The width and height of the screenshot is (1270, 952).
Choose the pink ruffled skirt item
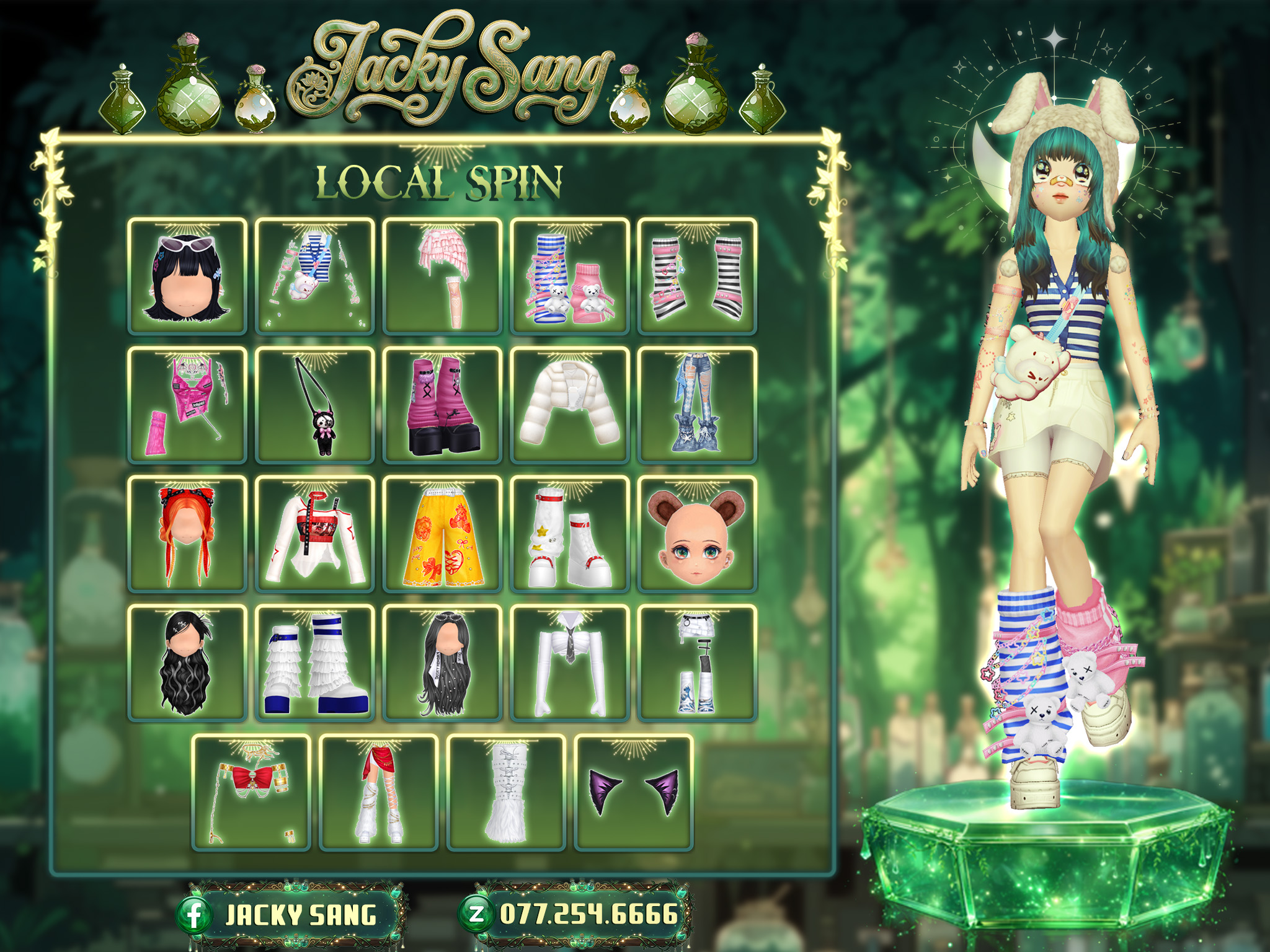[x=442, y=276]
